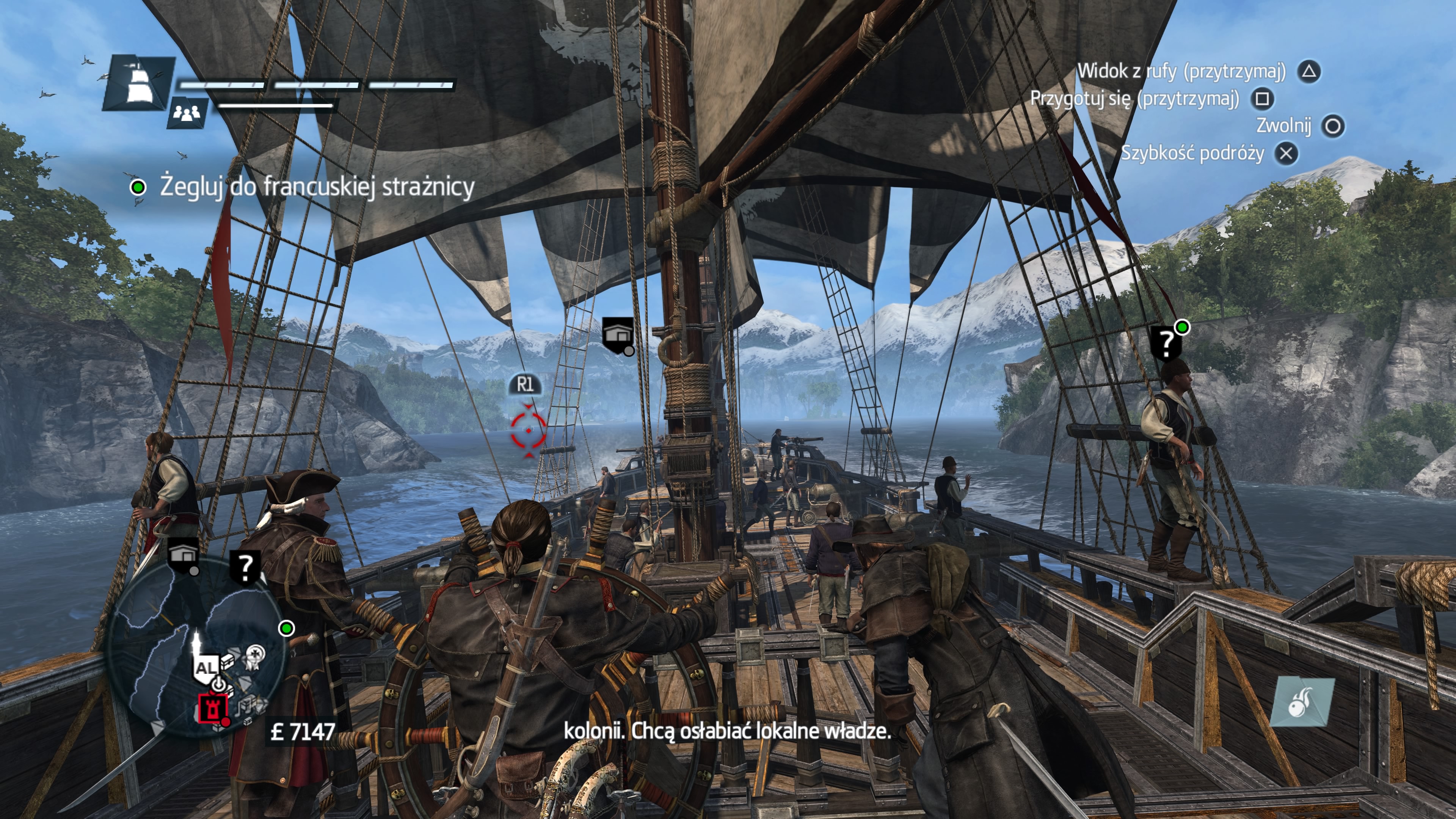Select the question mark marker above minimap
The image size is (1456, 819).
point(245,567)
